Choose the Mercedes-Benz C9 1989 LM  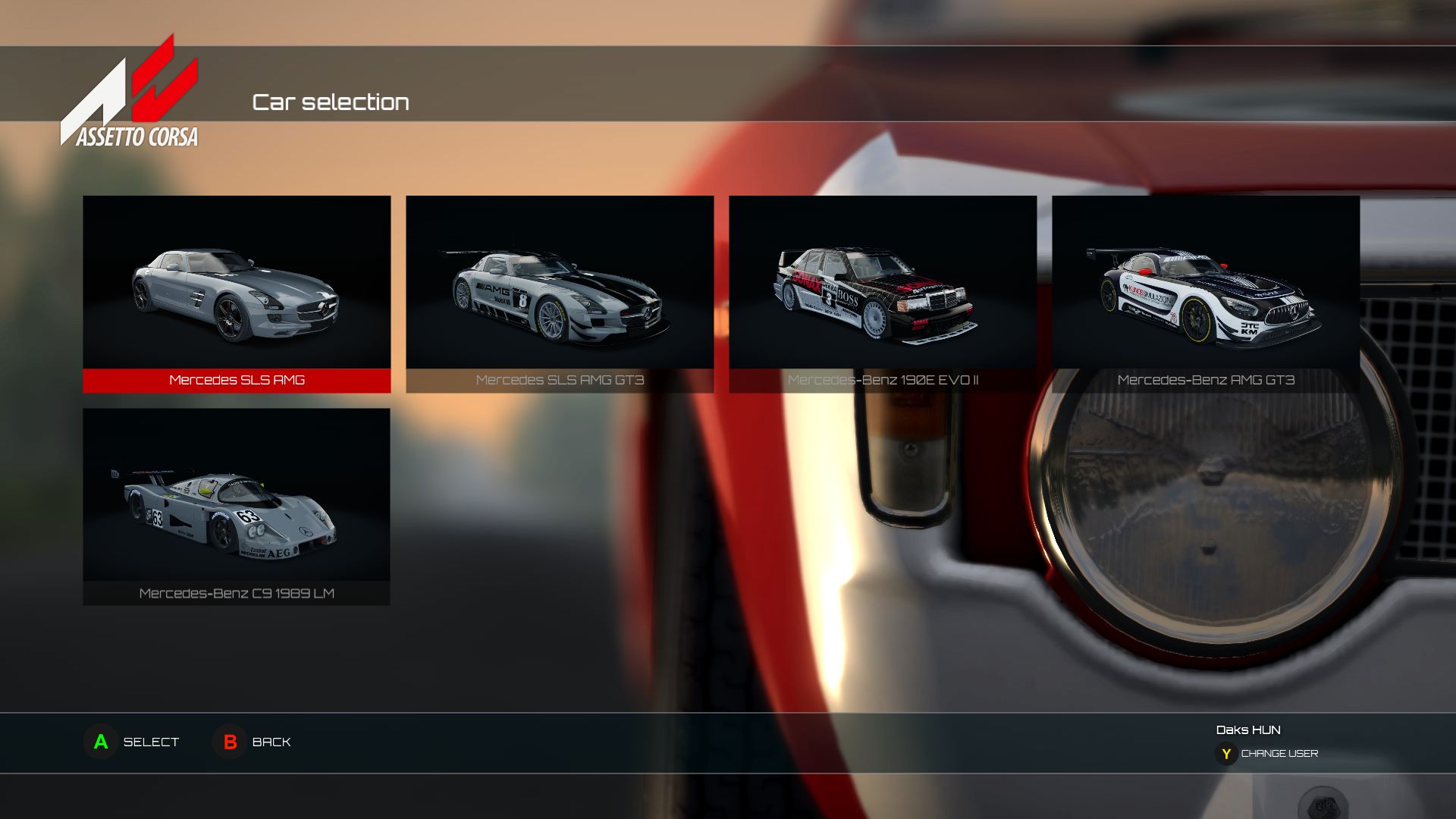pos(237,506)
